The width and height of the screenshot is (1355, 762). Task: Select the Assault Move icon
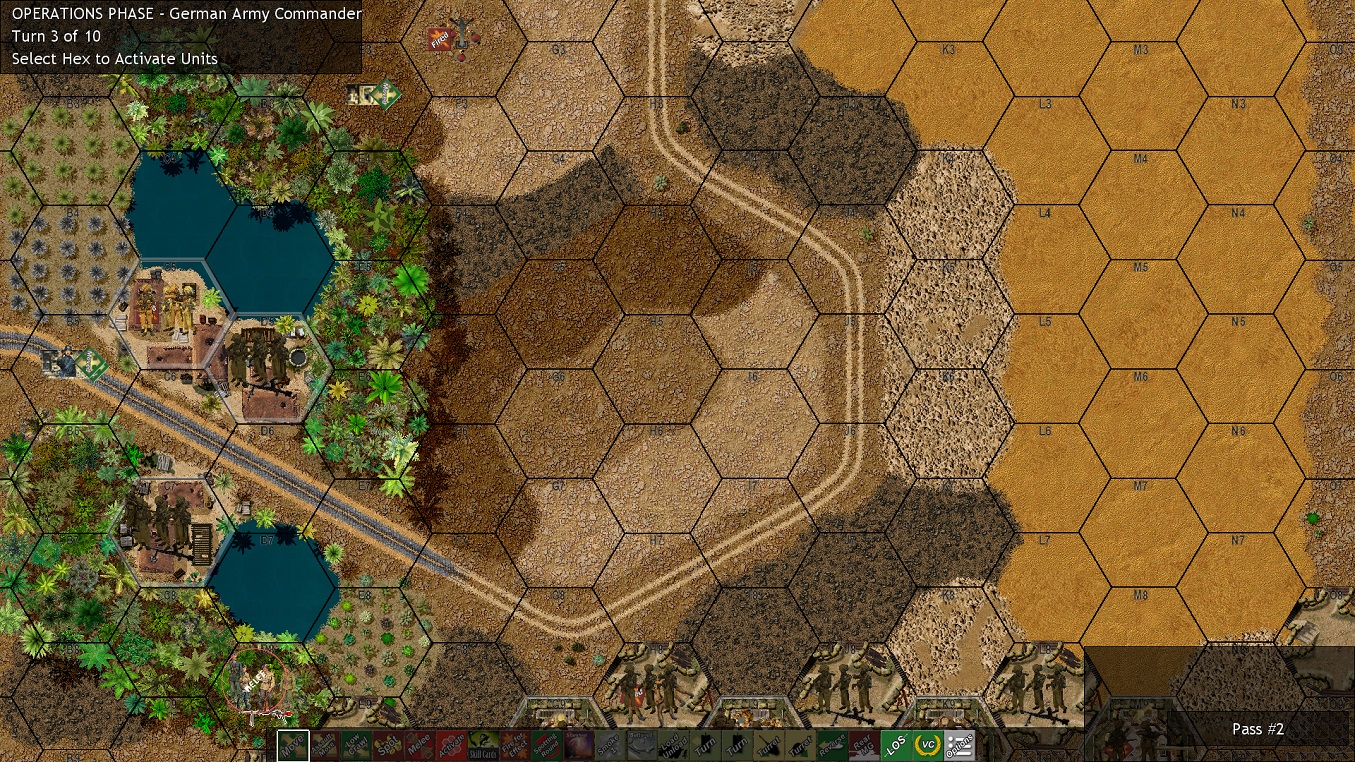pos(325,744)
